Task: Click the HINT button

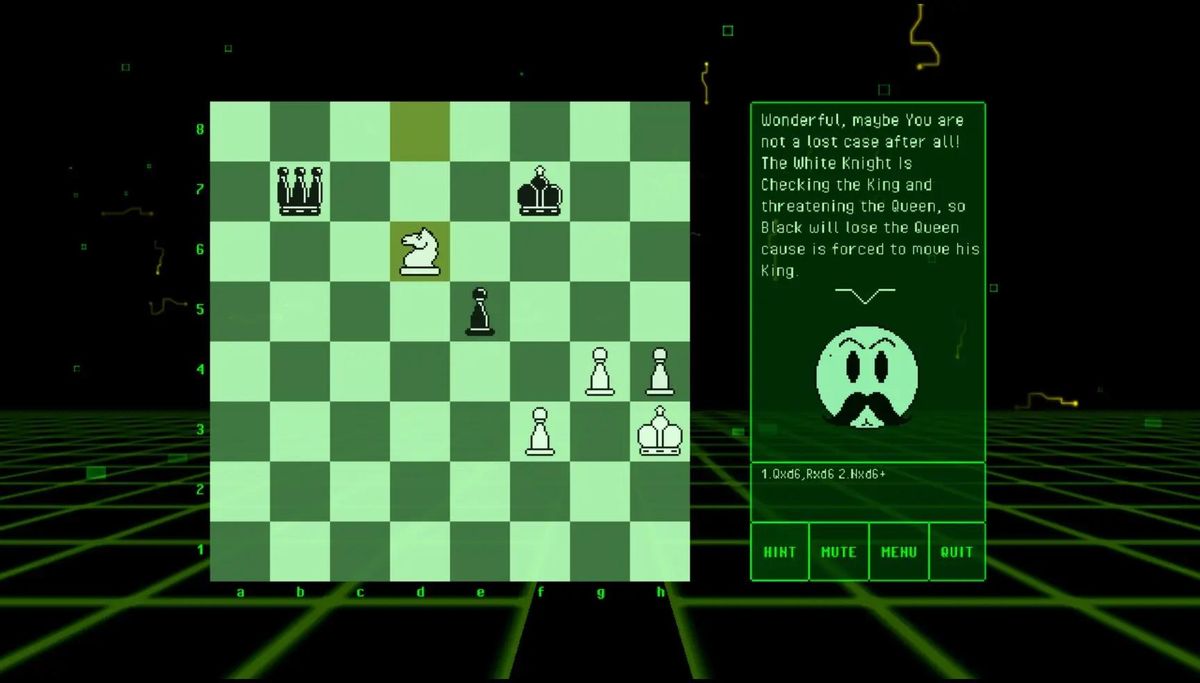Action: coord(780,551)
